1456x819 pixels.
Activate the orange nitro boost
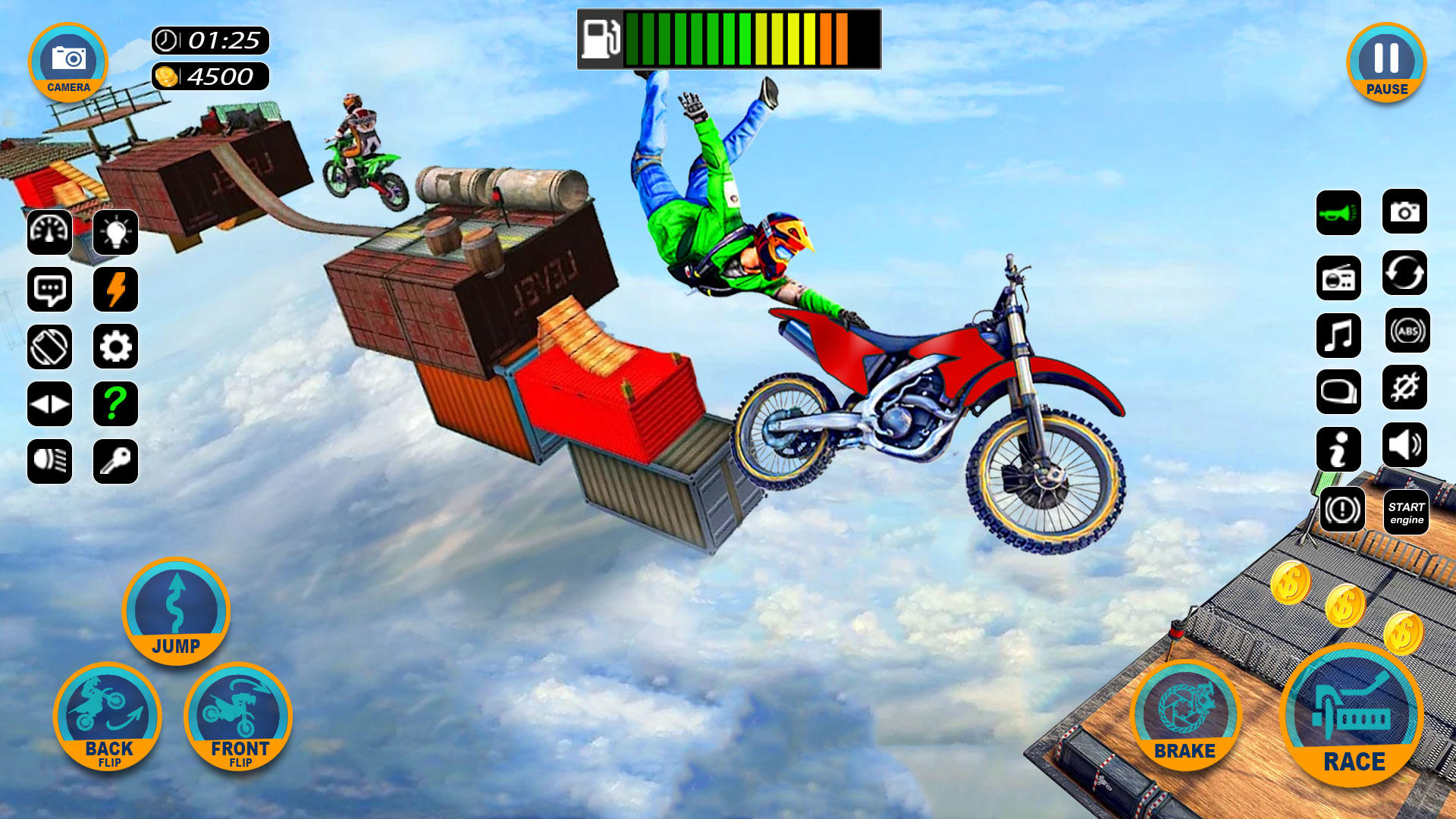tap(115, 290)
